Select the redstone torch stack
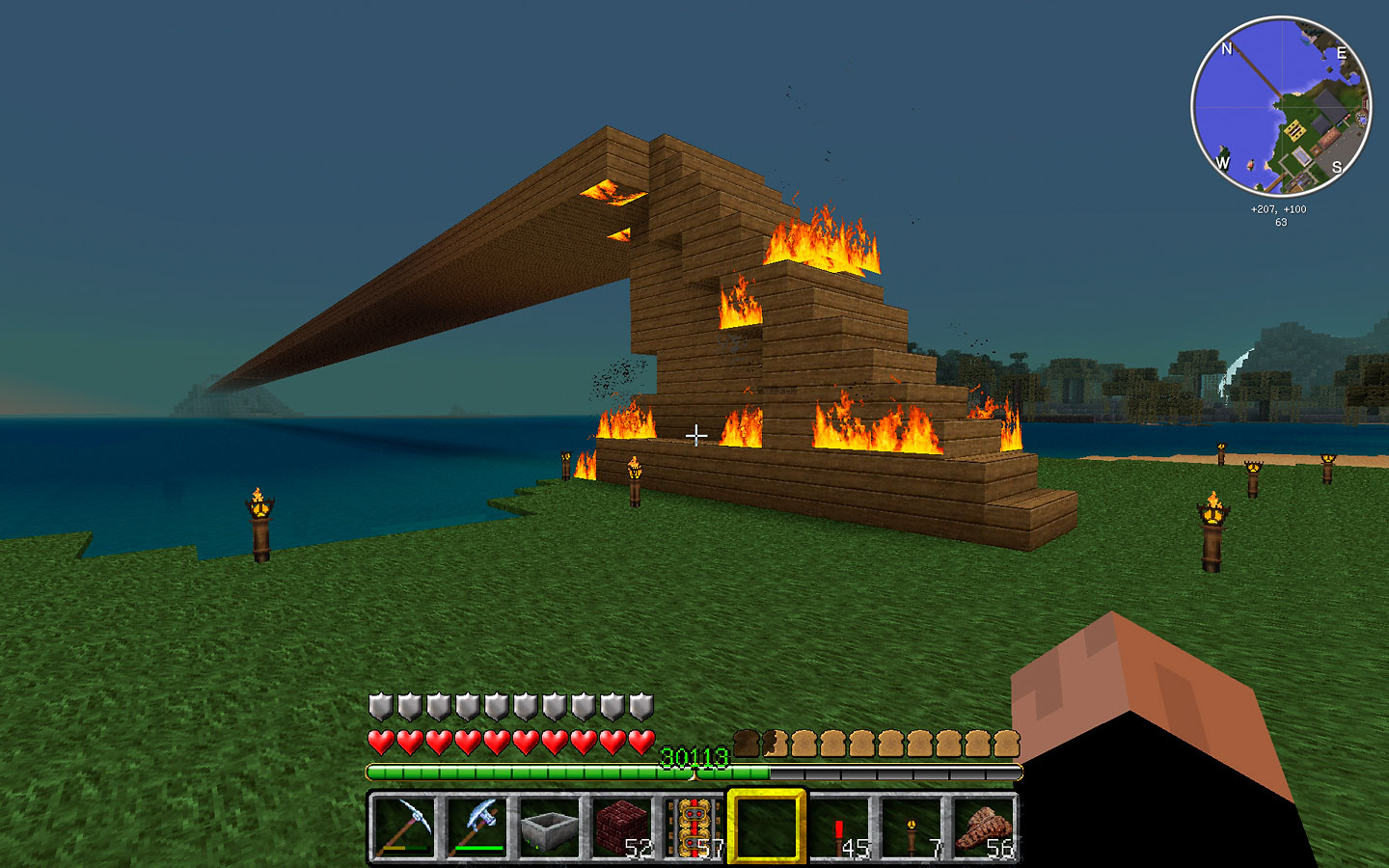This screenshot has height=868, width=1389. (839, 827)
